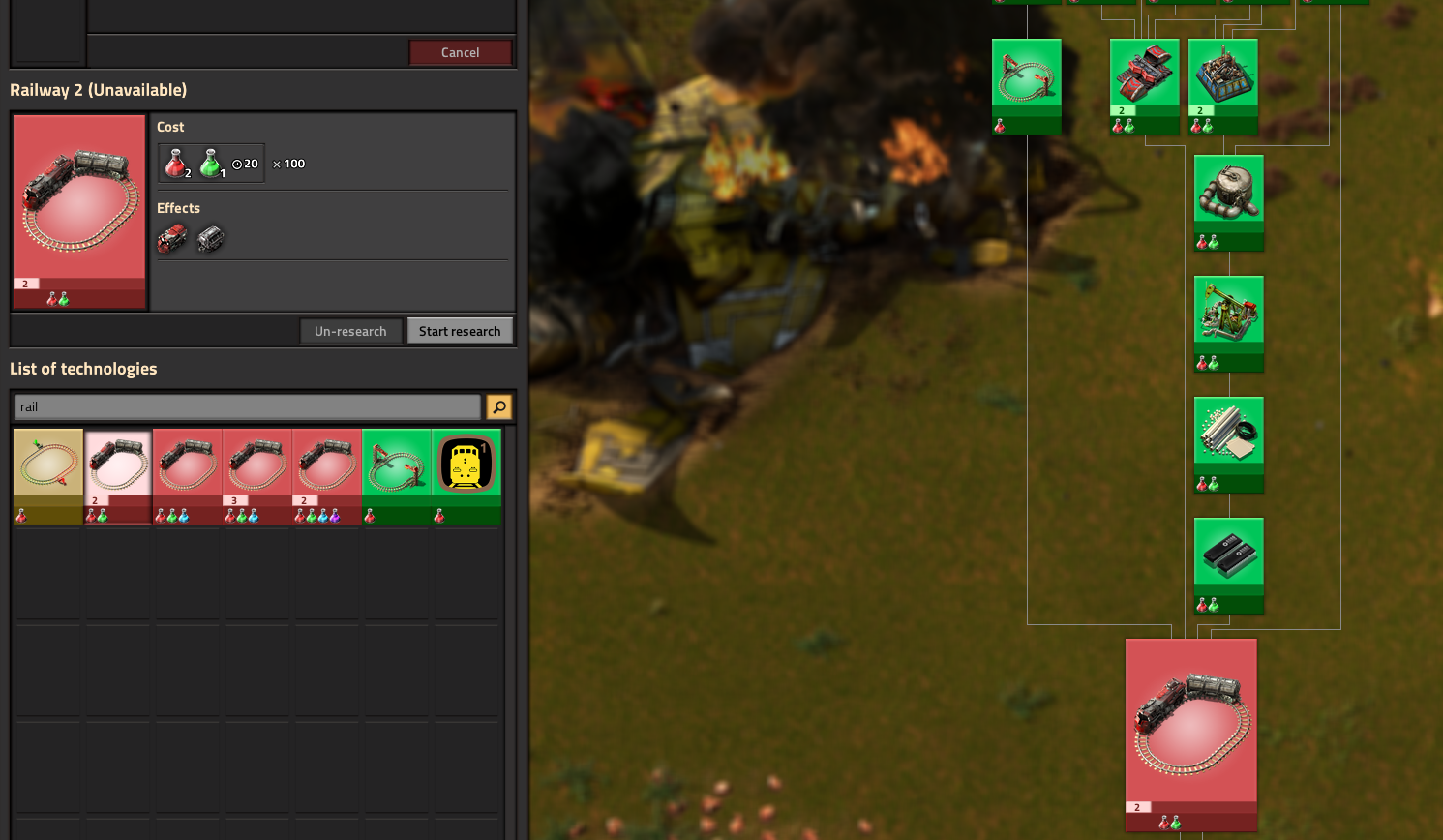Select the green rail signals technology in the list
Image resolution: width=1443 pixels, height=840 pixels.
tap(396, 463)
